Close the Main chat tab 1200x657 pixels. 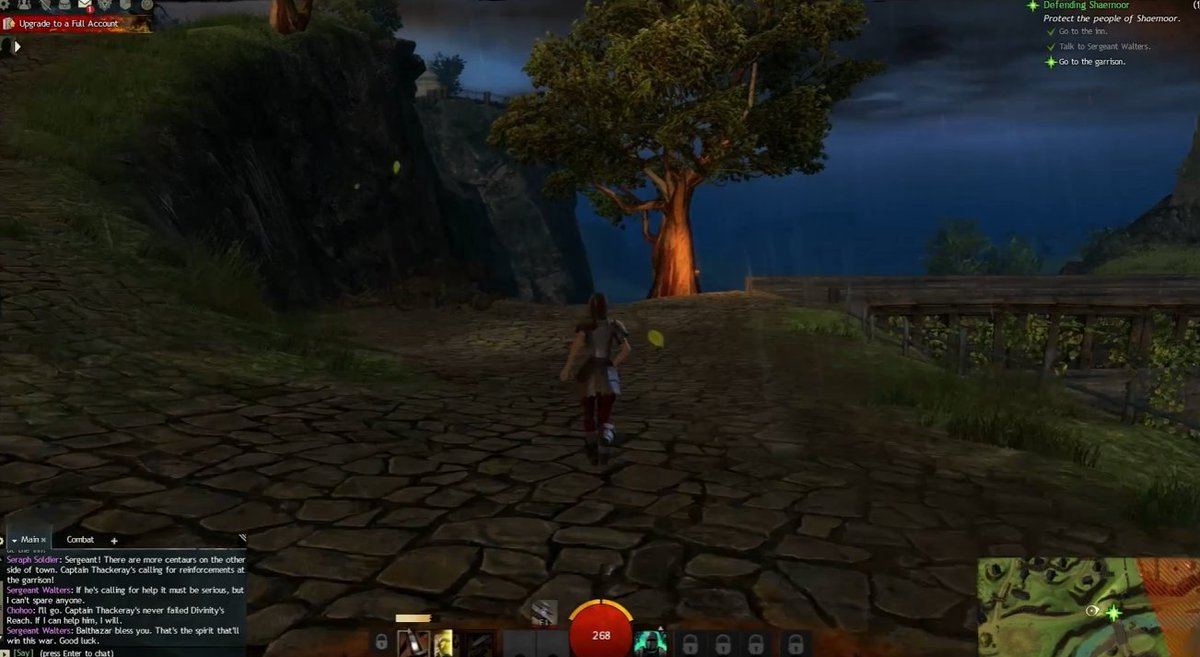click(x=43, y=540)
